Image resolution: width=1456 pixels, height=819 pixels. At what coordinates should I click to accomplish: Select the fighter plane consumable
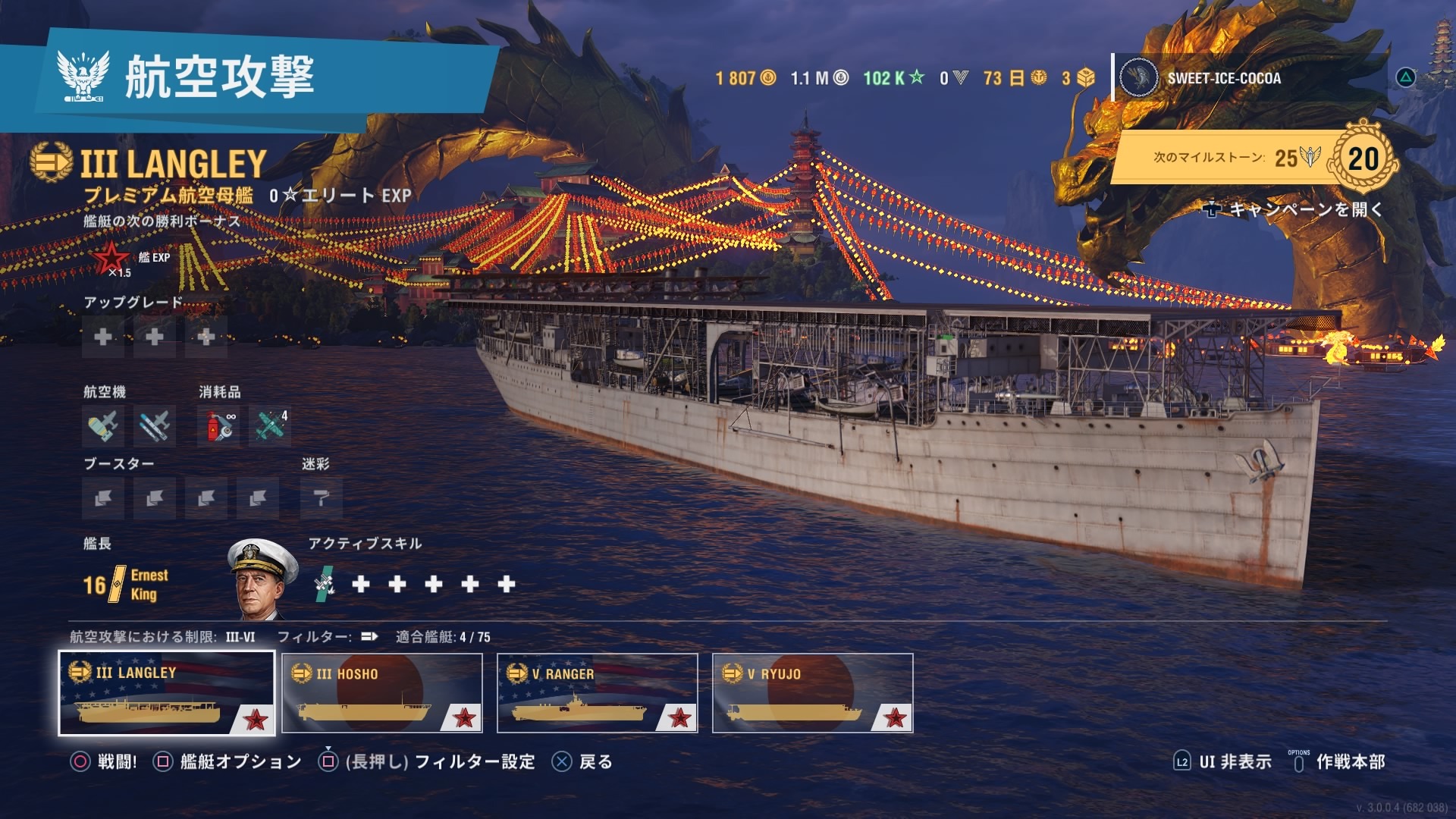click(x=270, y=426)
